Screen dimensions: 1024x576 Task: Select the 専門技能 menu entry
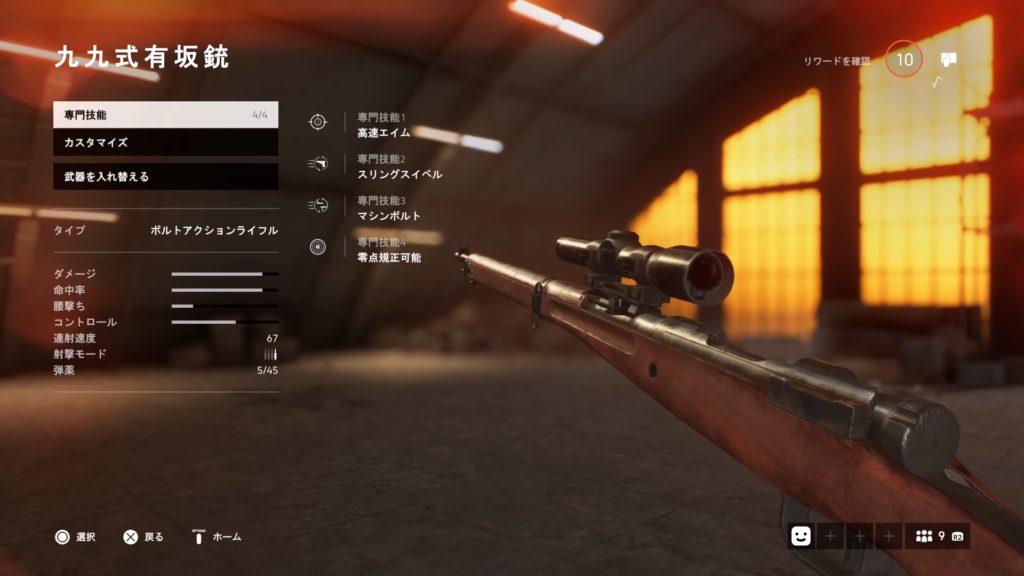point(165,115)
